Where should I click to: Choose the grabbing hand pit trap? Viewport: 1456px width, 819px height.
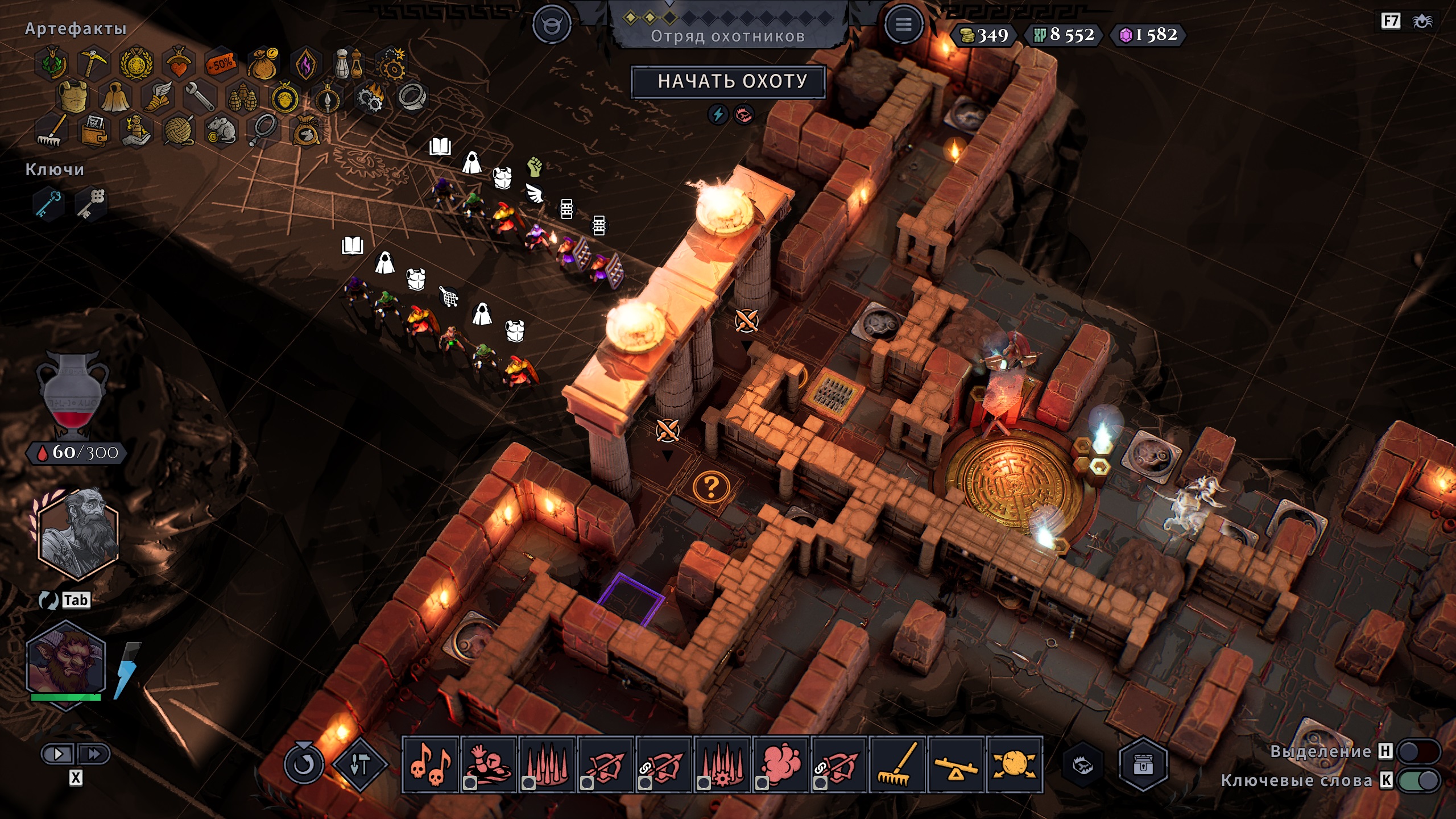(489, 764)
